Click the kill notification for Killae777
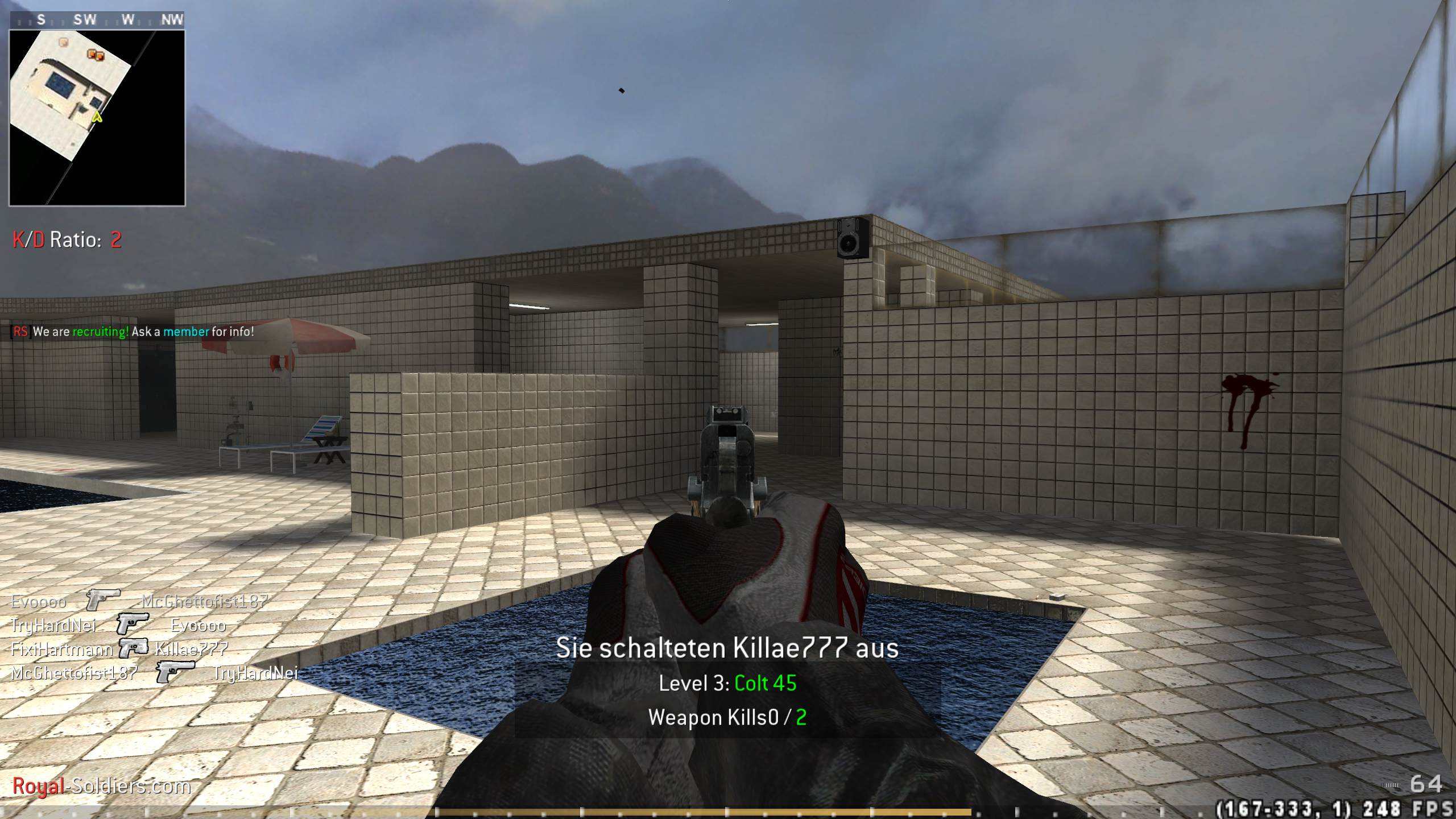This screenshot has height=819, width=1456. pyautogui.click(x=728, y=647)
